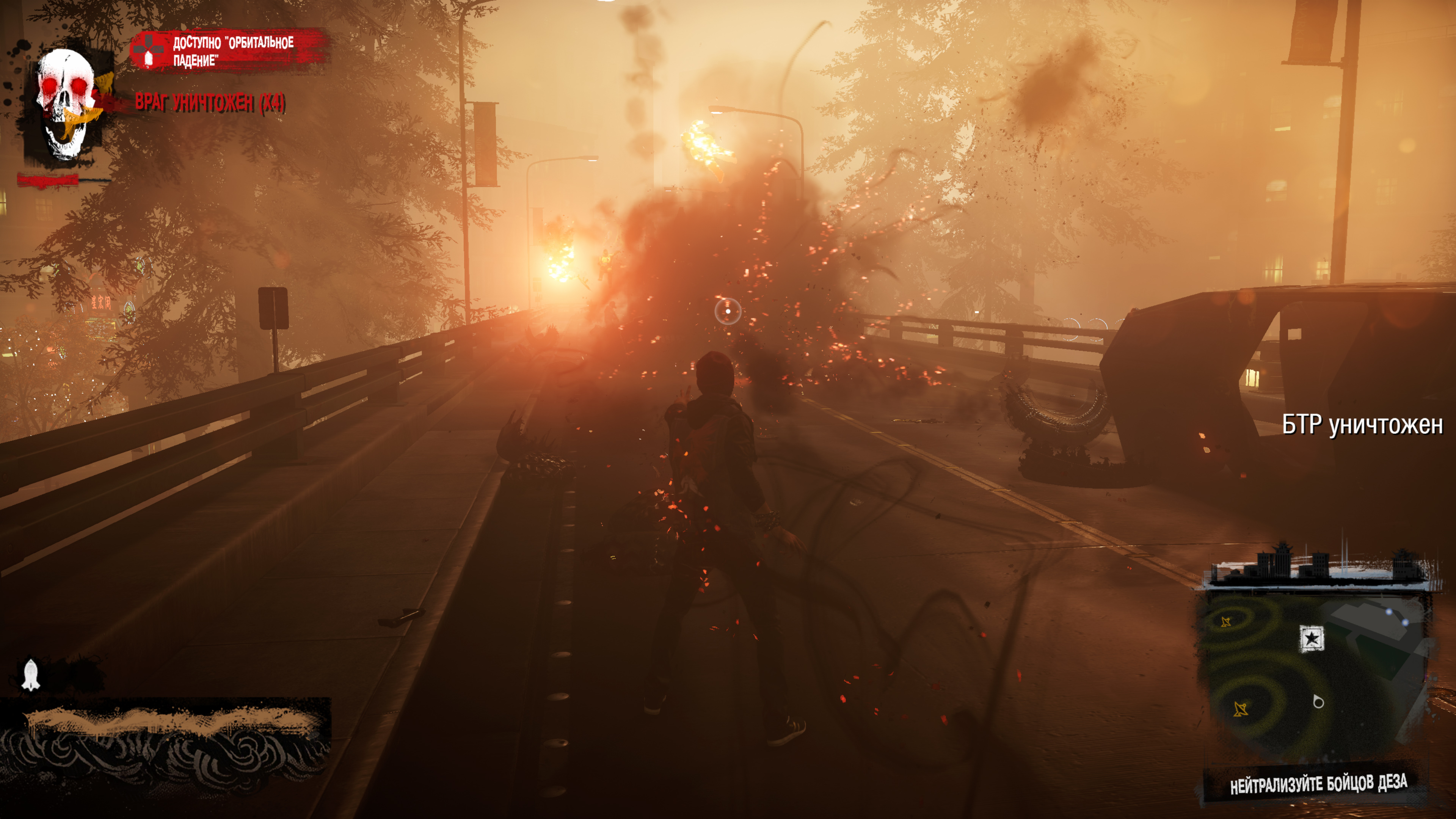The height and width of the screenshot is (819, 1456).
Task: Select the star marker on the minimap
Action: 1311,639
